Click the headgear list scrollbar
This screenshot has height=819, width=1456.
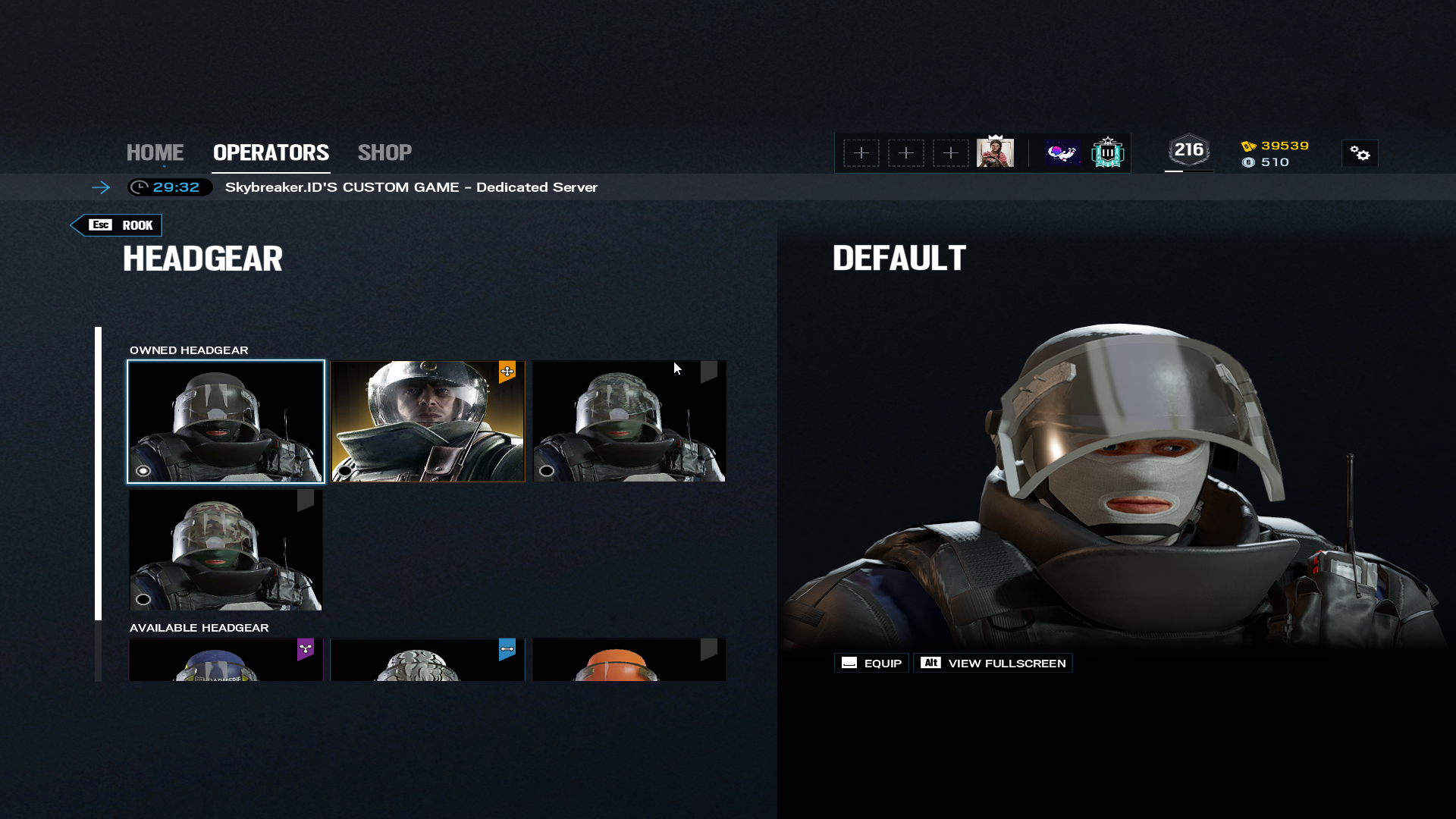coord(98,473)
